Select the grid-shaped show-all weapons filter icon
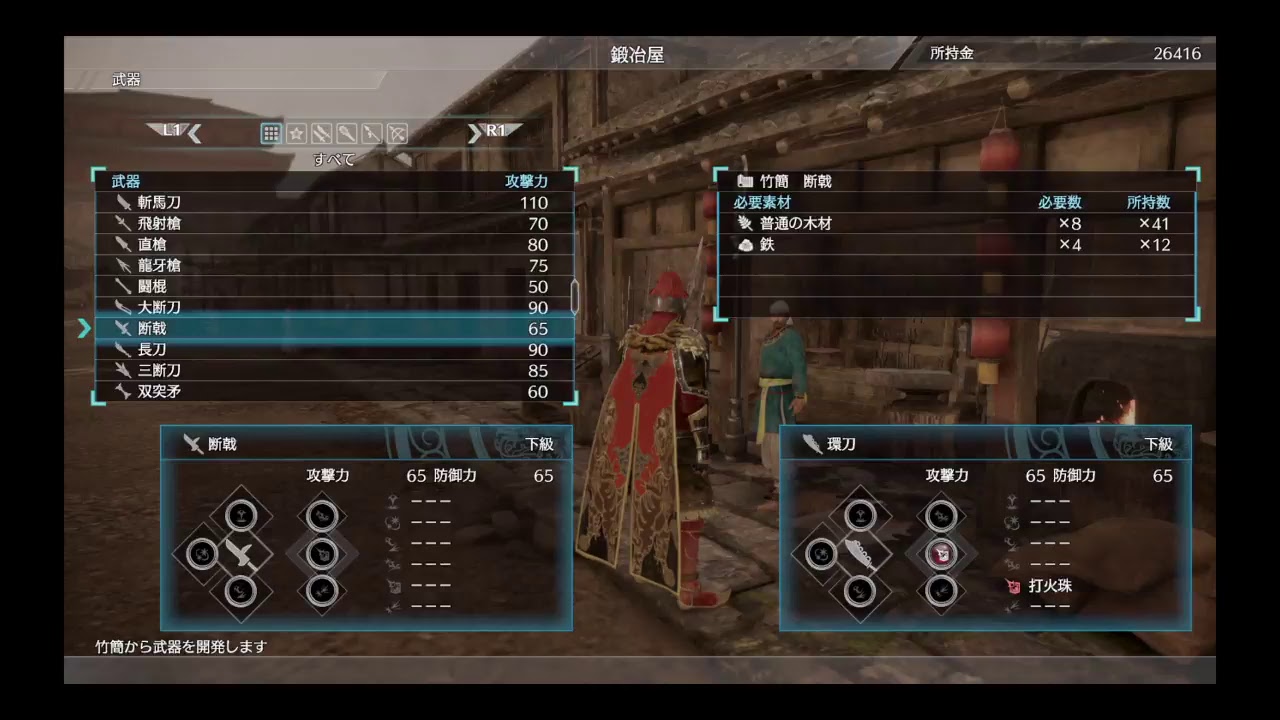 tap(270, 132)
